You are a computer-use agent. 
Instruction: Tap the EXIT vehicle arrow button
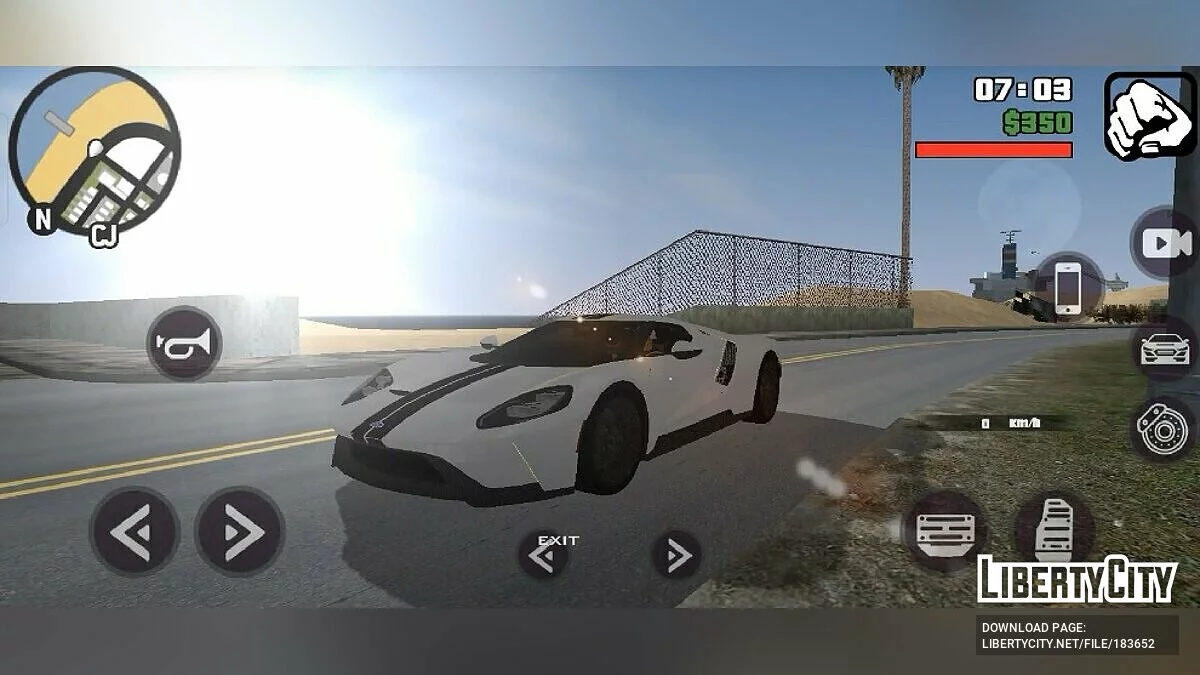(543, 555)
